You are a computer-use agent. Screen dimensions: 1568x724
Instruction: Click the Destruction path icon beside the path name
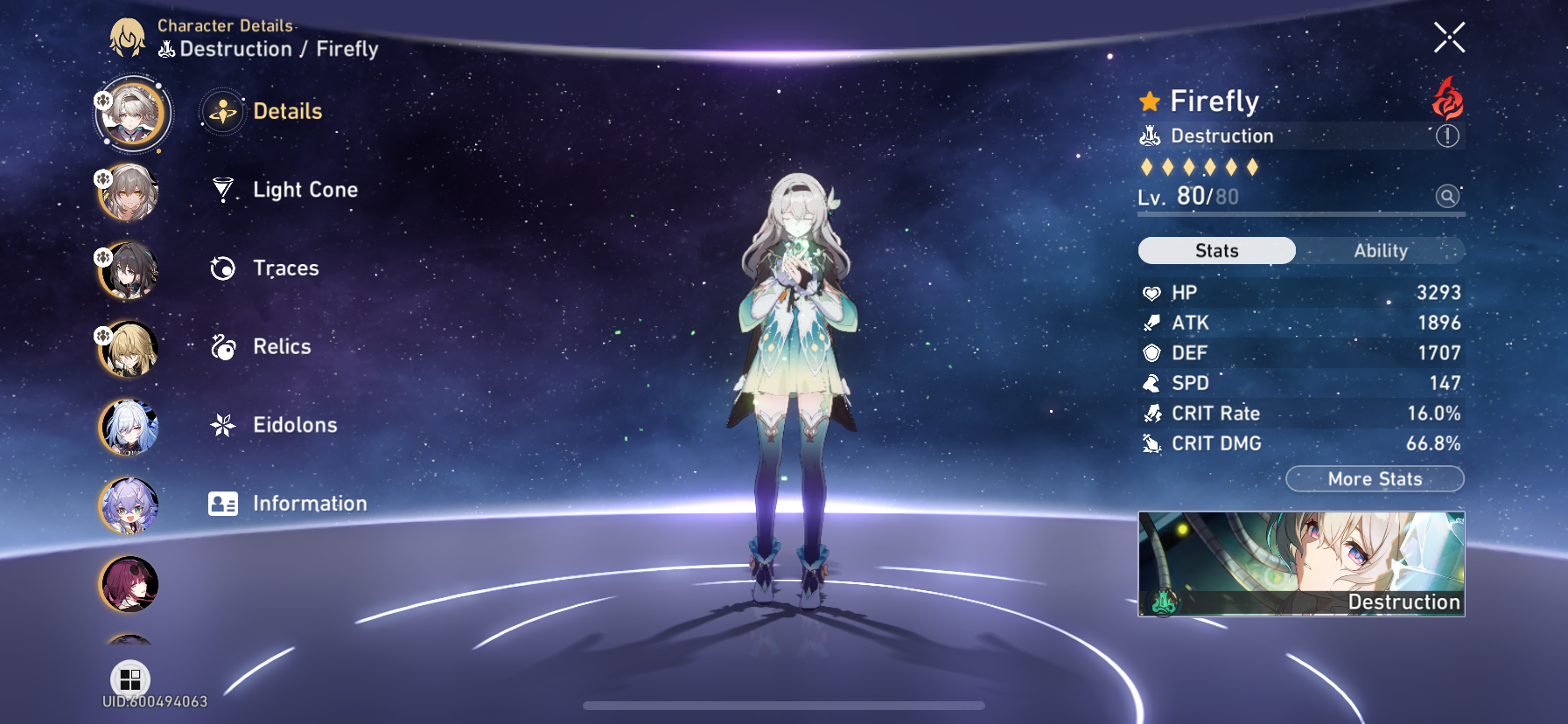coord(1150,136)
